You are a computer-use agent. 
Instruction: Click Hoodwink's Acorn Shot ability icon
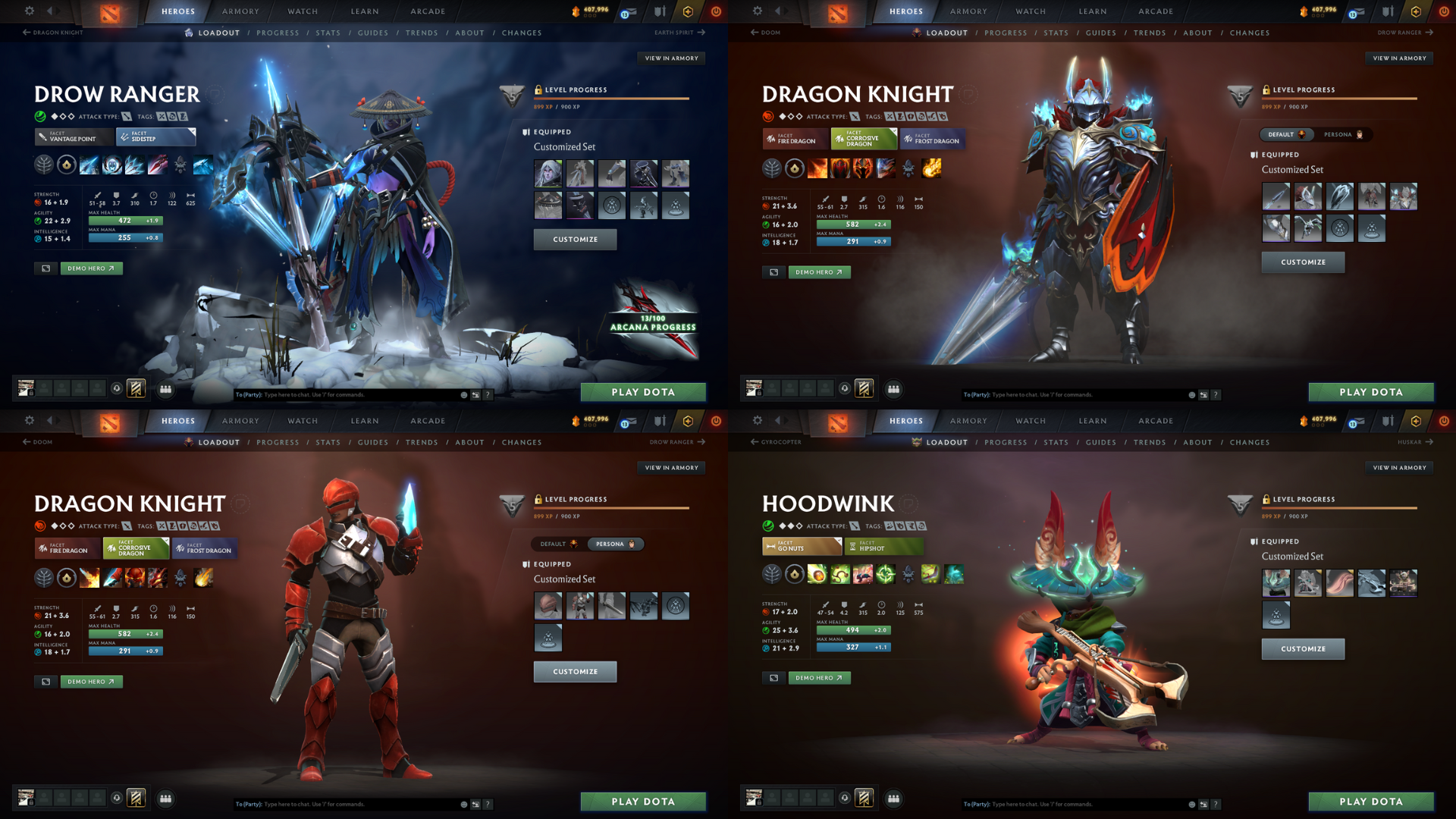pyautogui.click(x=817, y=575)
